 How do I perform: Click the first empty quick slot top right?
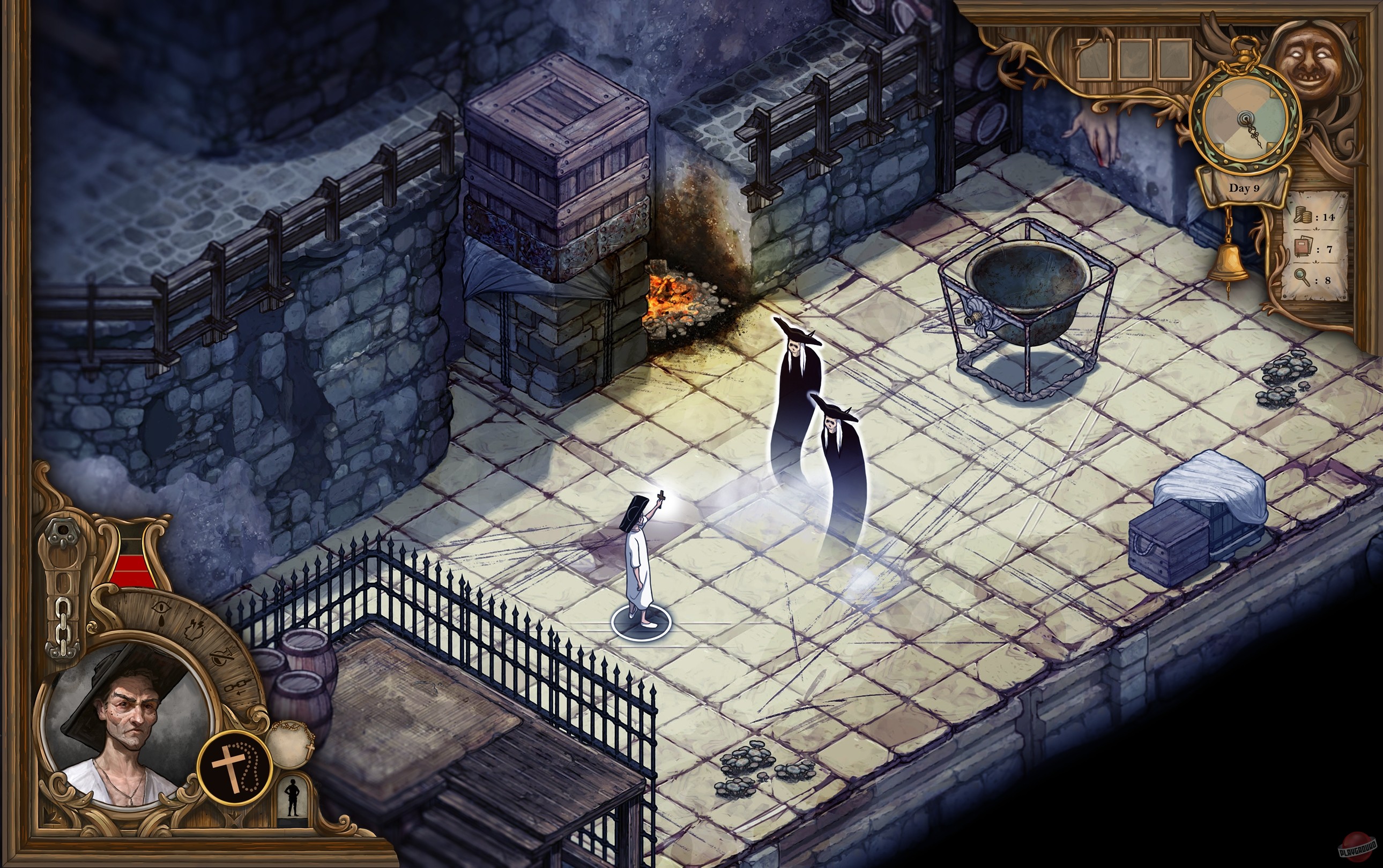coord(1094,59)
